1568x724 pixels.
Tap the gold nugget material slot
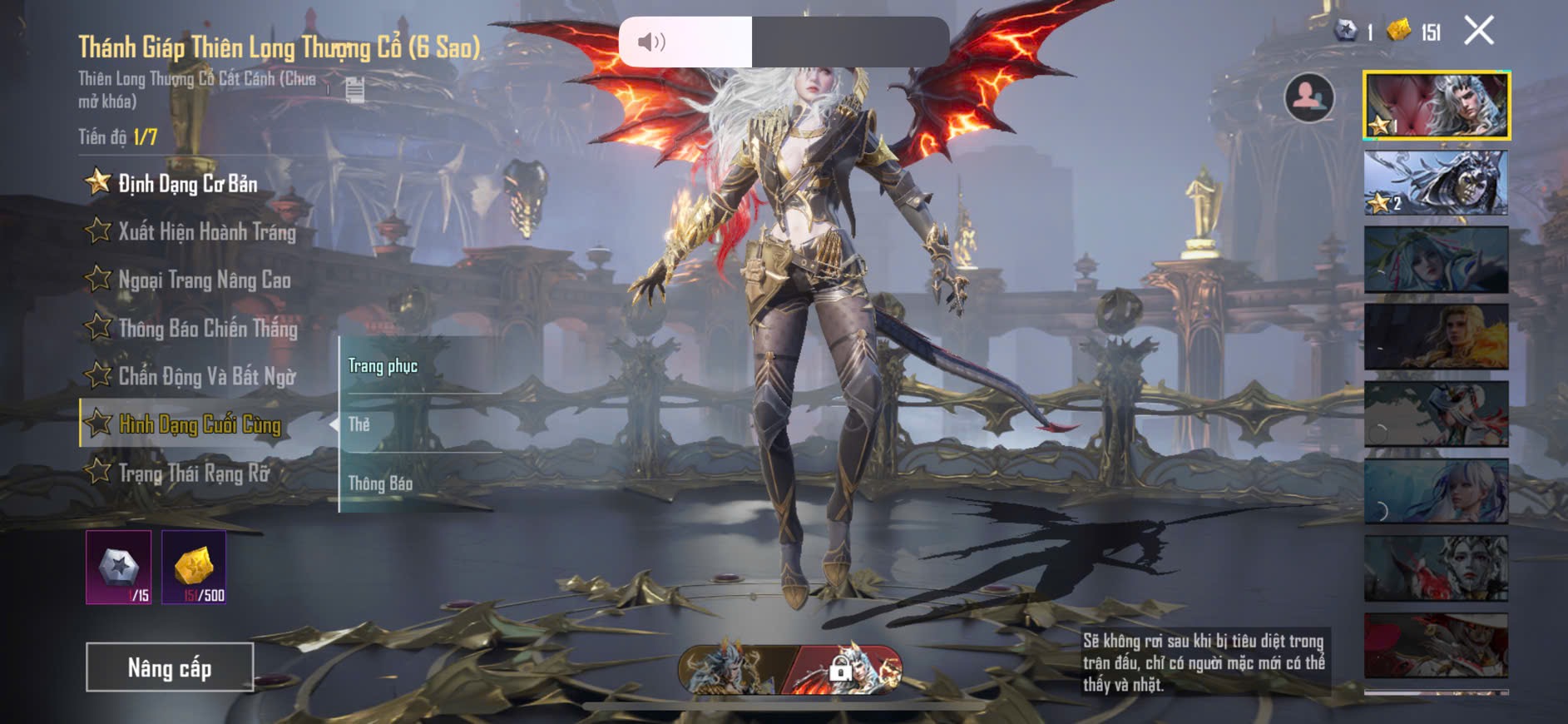coord(194,568)
